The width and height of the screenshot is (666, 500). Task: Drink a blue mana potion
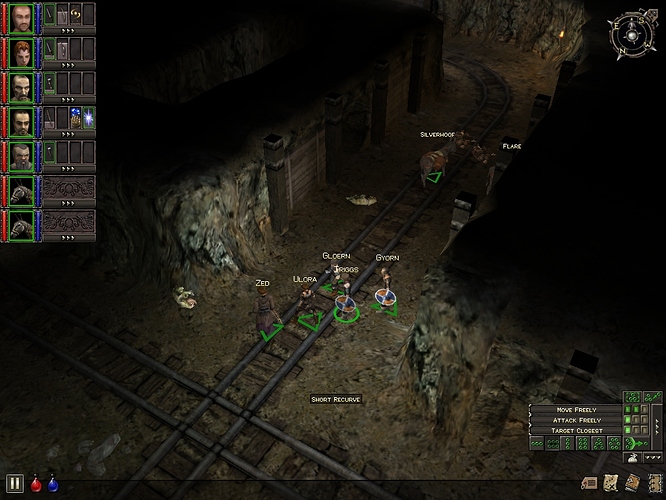click(52, 484)
